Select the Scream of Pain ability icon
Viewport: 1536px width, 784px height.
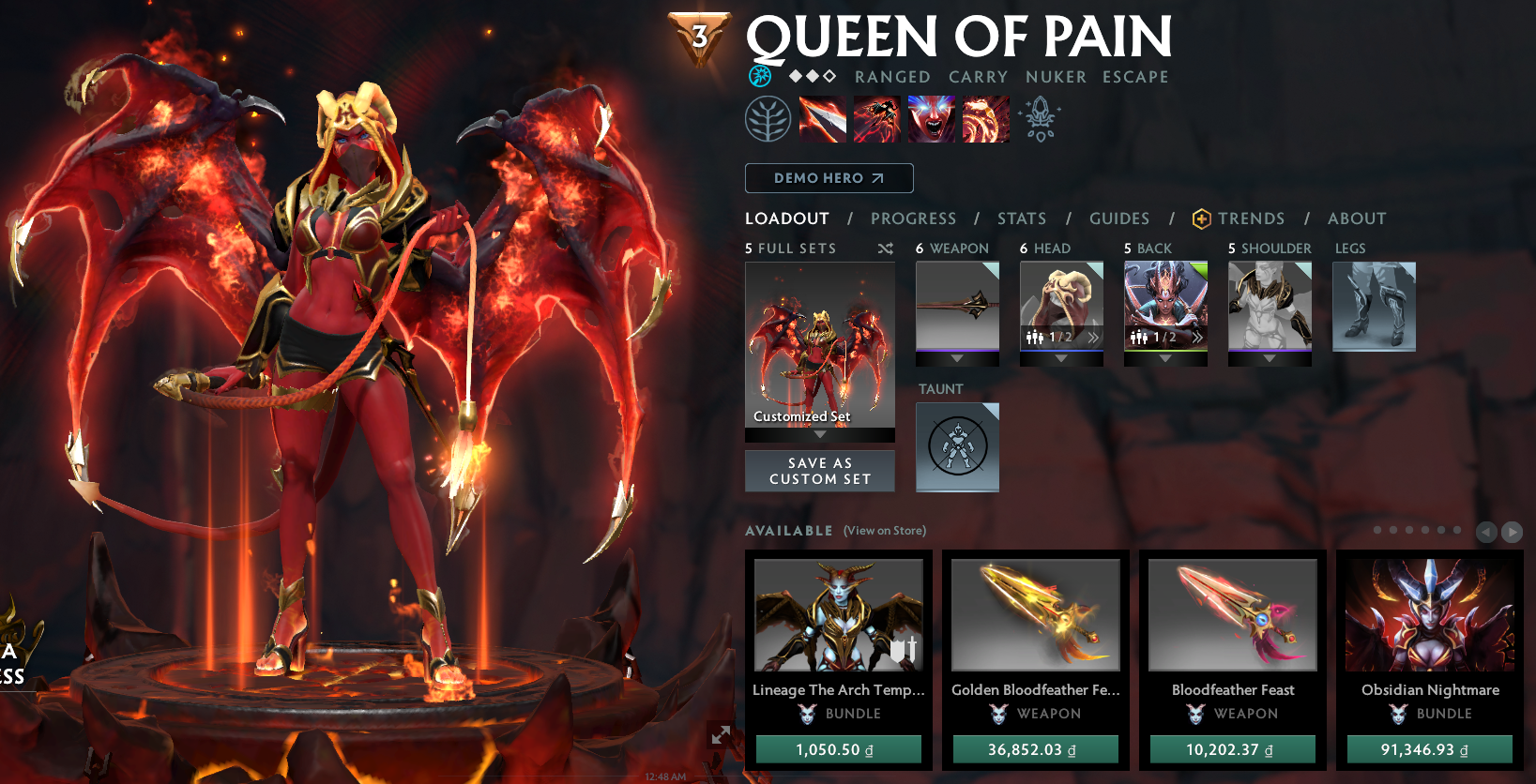point(931,119)
